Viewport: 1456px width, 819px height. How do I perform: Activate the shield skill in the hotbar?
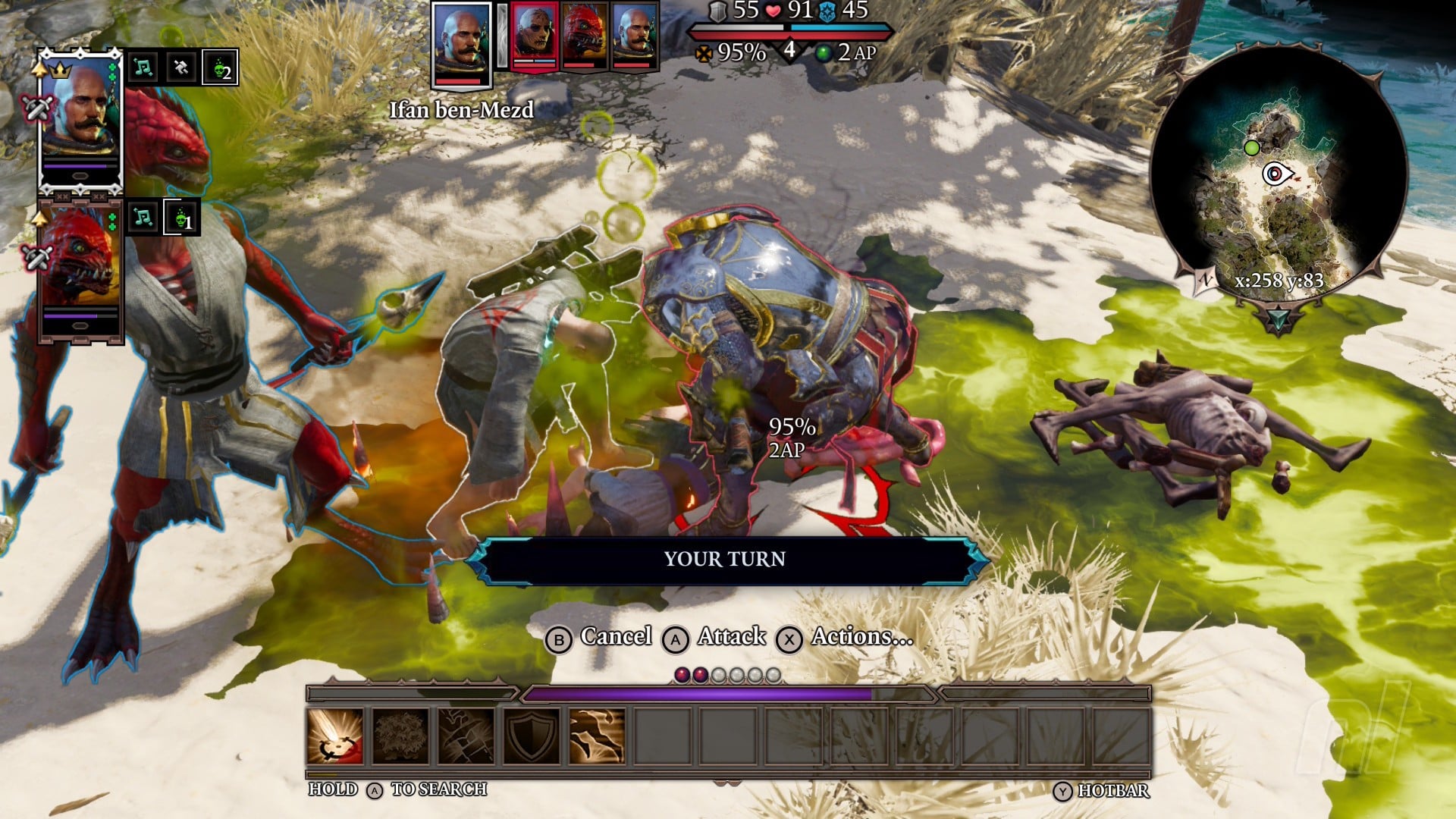532,736
